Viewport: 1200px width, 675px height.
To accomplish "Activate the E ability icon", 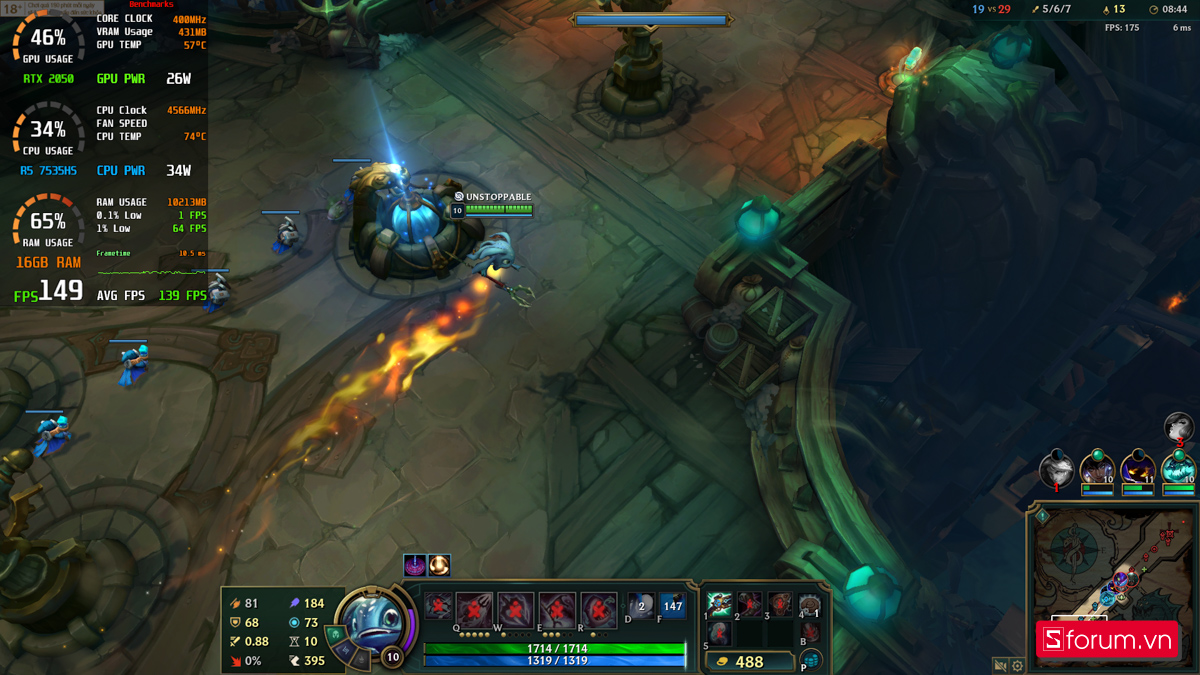I will pyautogui.click(x=557, y=608).
